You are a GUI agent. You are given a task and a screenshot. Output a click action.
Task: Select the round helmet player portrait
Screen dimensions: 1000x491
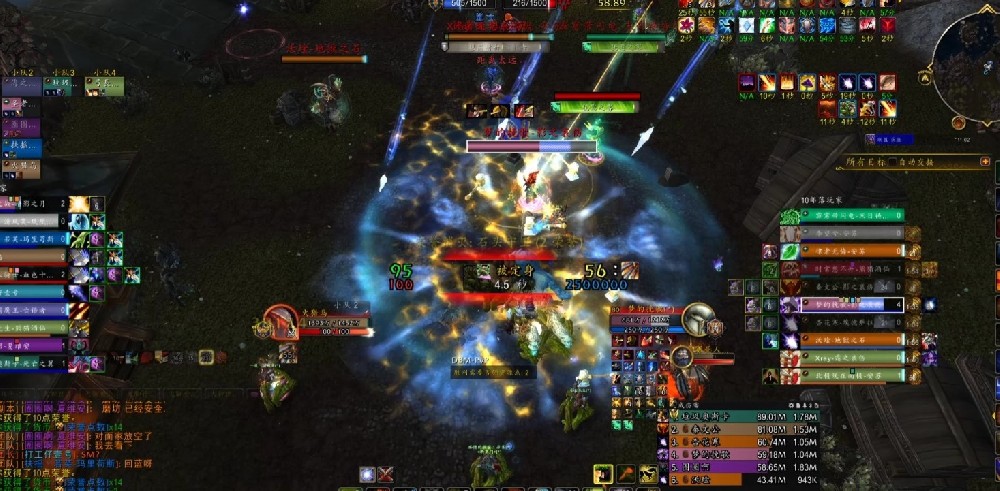pyautogui.click(x=699, y=319)
